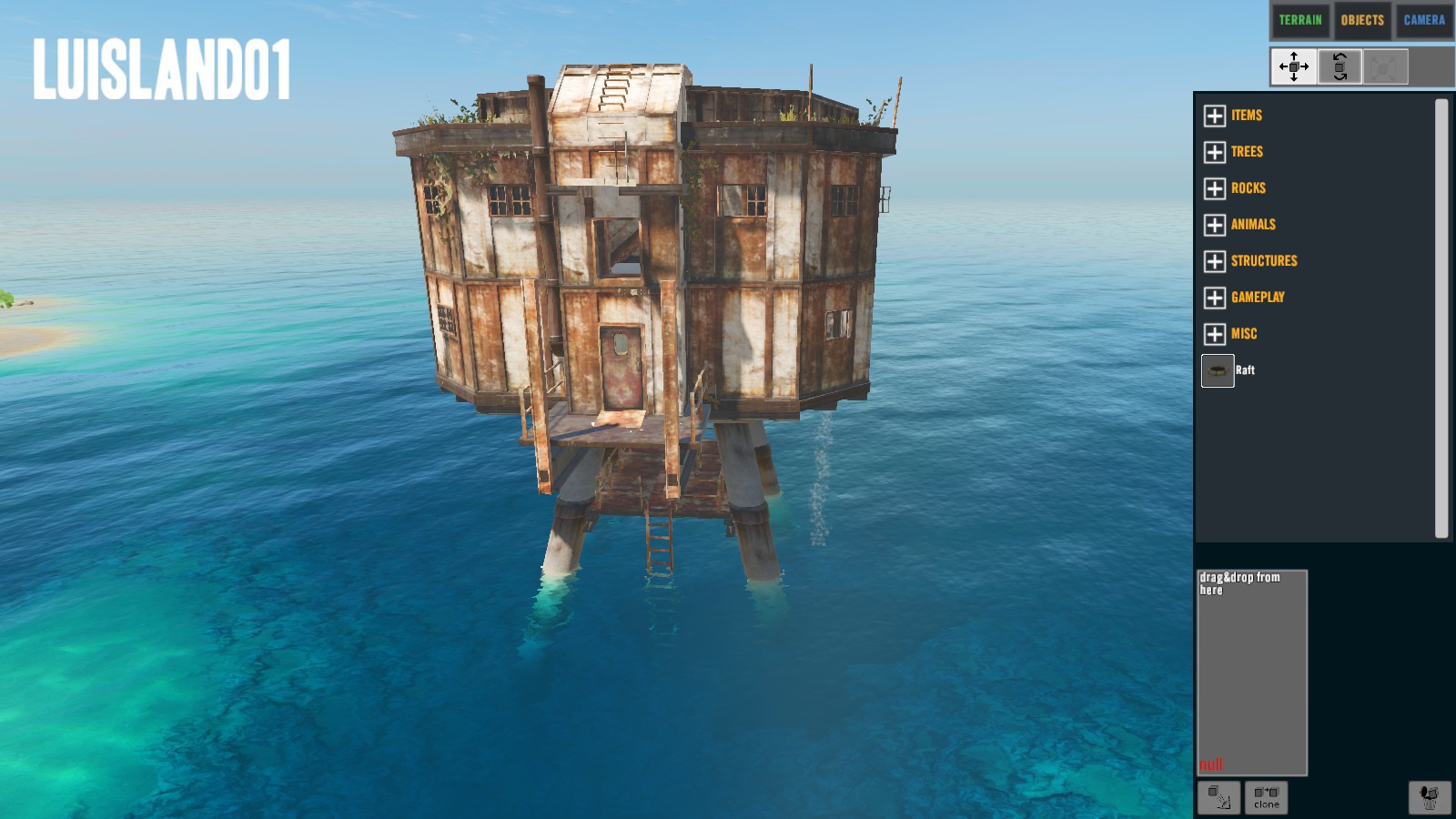Switch to the Terrain tab
The height and width of the screenshot is (819, 1456).
pos(1299,20)
